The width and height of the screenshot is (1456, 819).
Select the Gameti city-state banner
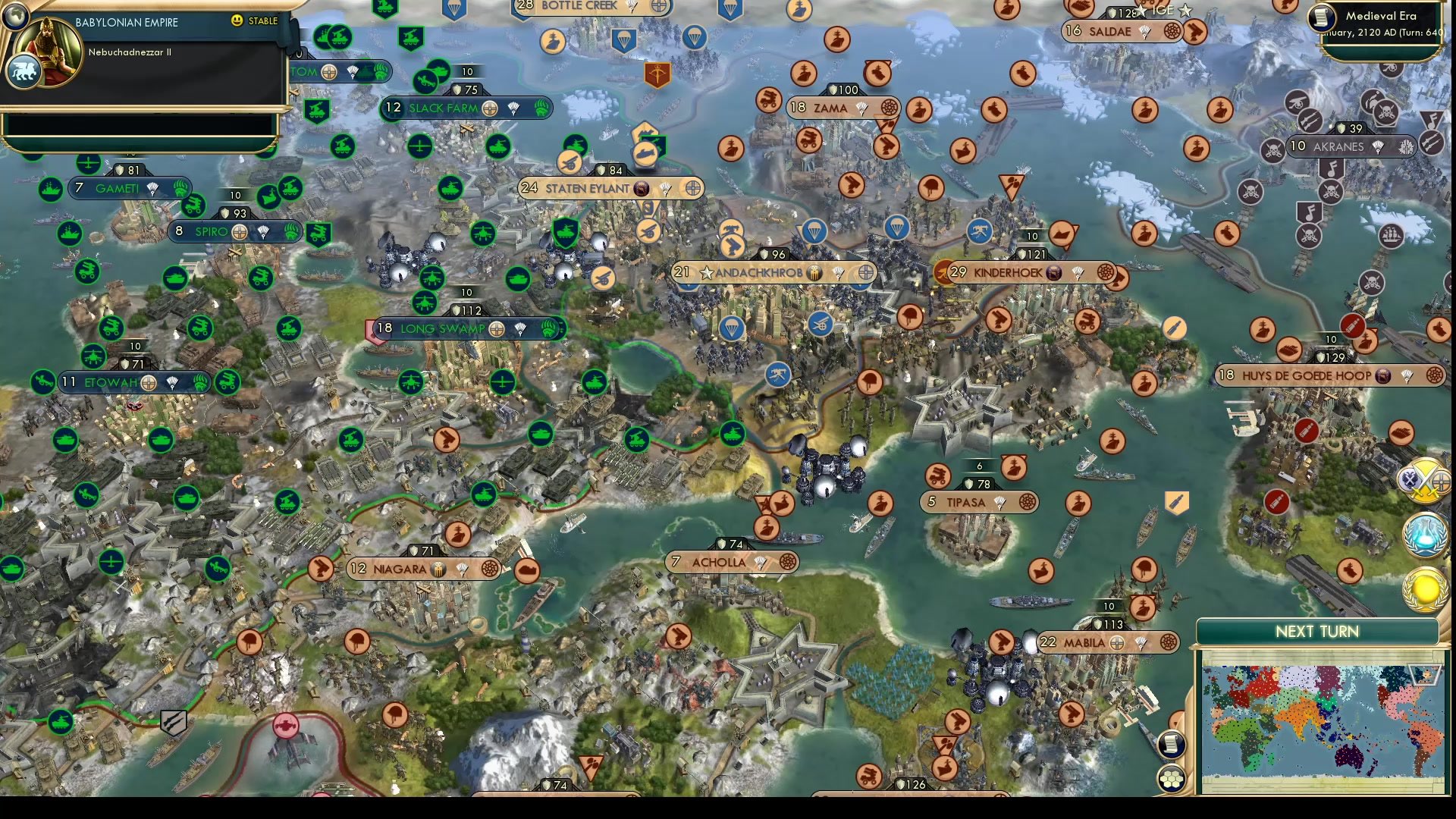point(118,187)
